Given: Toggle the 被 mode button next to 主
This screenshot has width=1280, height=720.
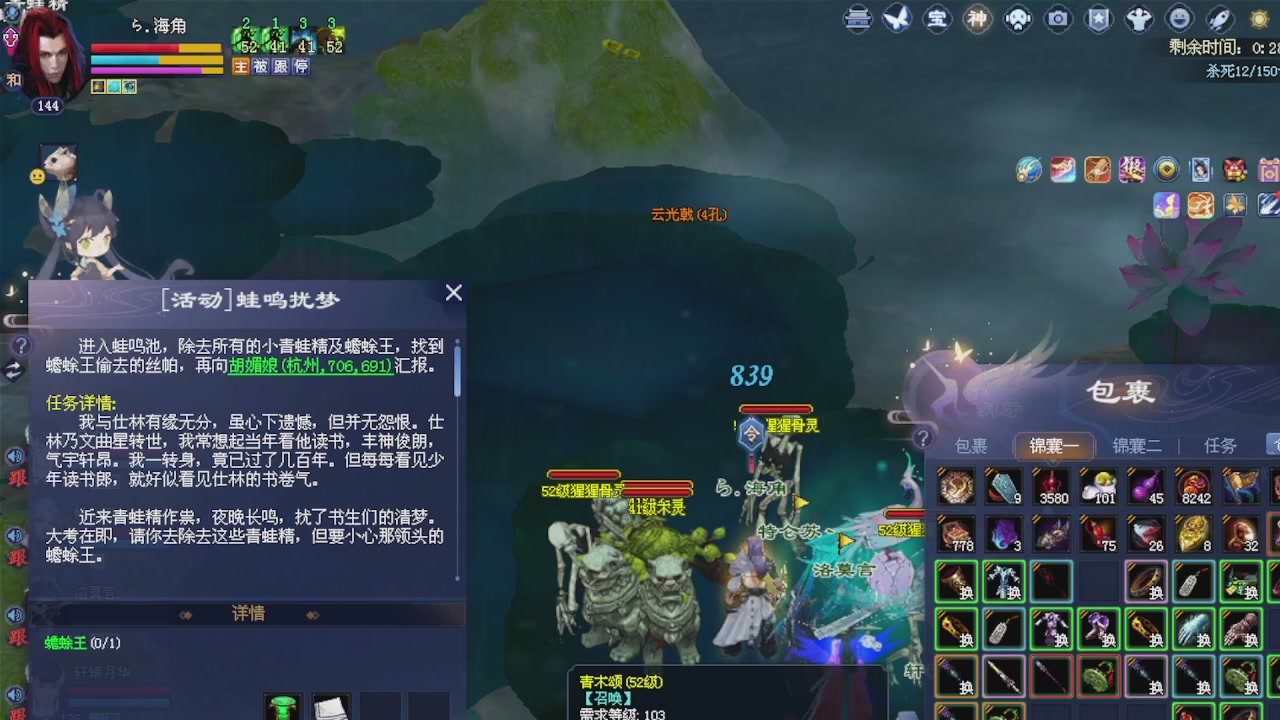Looking at the screenshot, I should click(261, 65).
